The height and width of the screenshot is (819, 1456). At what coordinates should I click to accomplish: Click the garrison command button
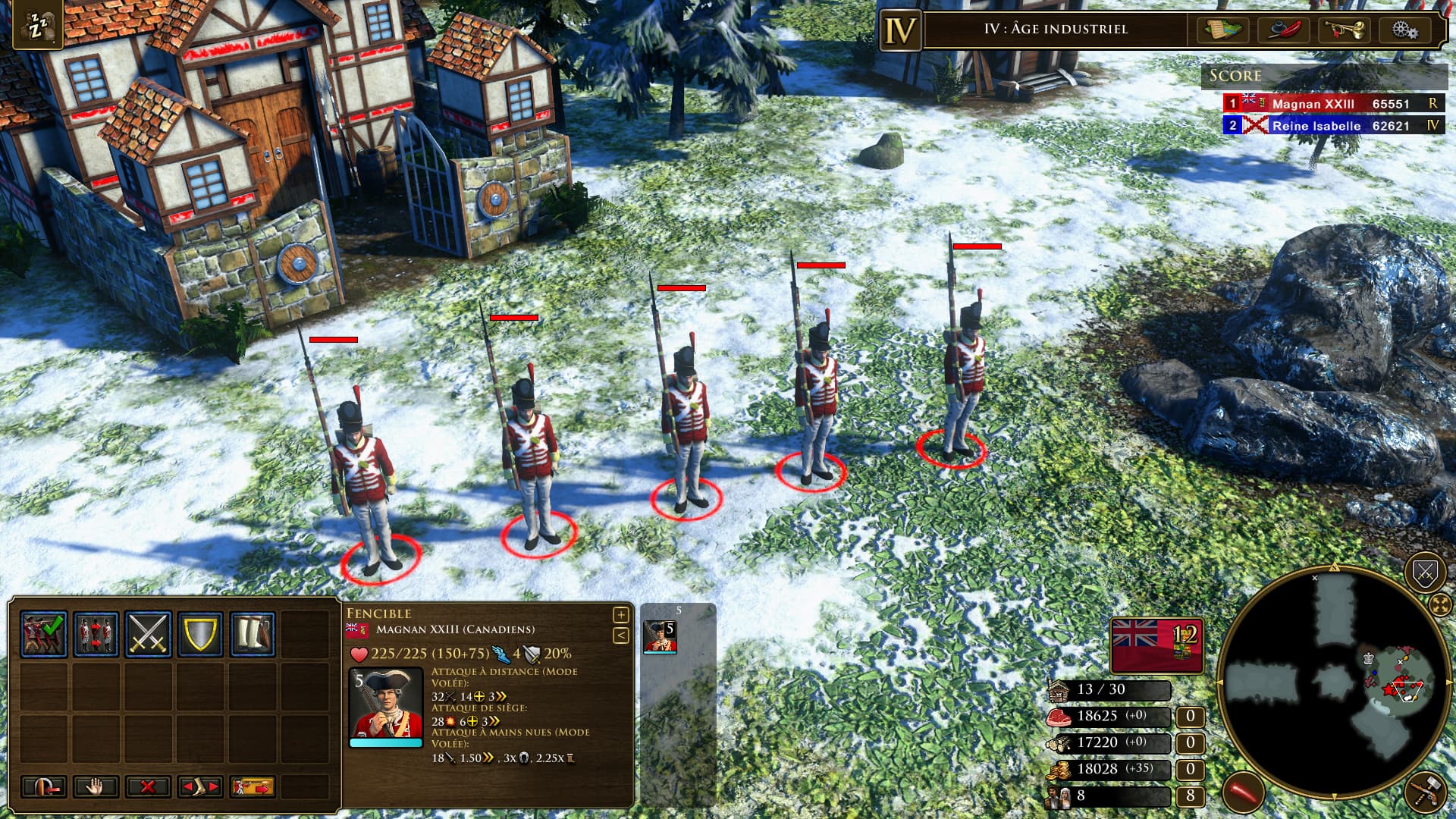tap(43, 787)
